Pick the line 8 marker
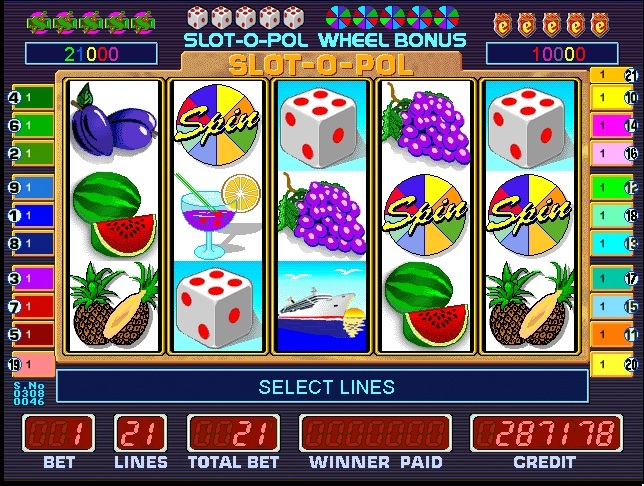 coord(30,243)
